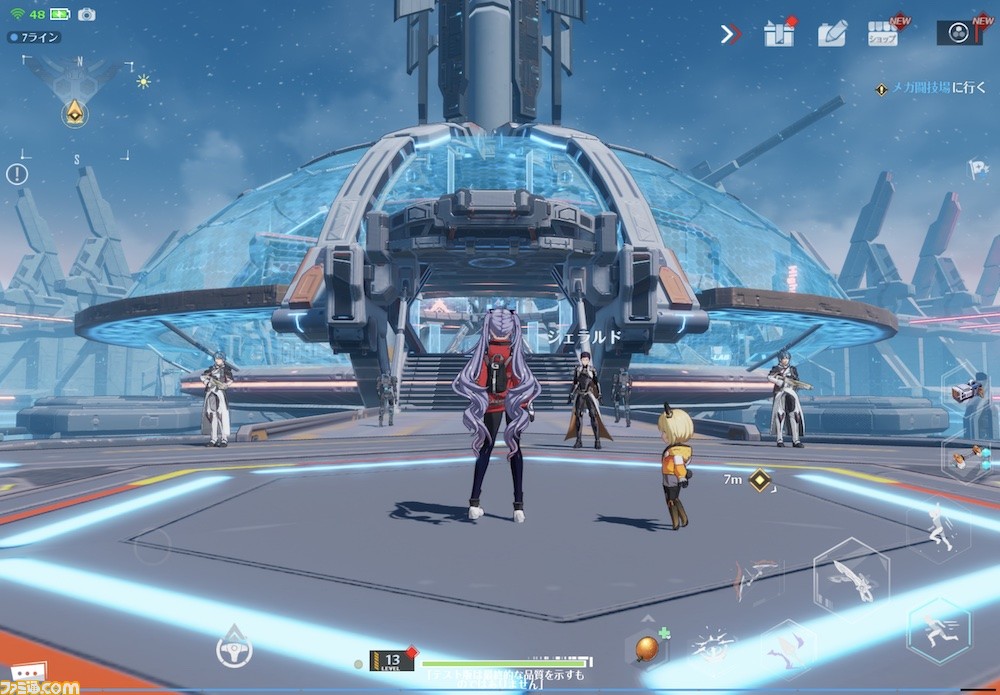Collapse the menu with the double-arrow button
The image size is (1000, 695).
tap(731, 34)
